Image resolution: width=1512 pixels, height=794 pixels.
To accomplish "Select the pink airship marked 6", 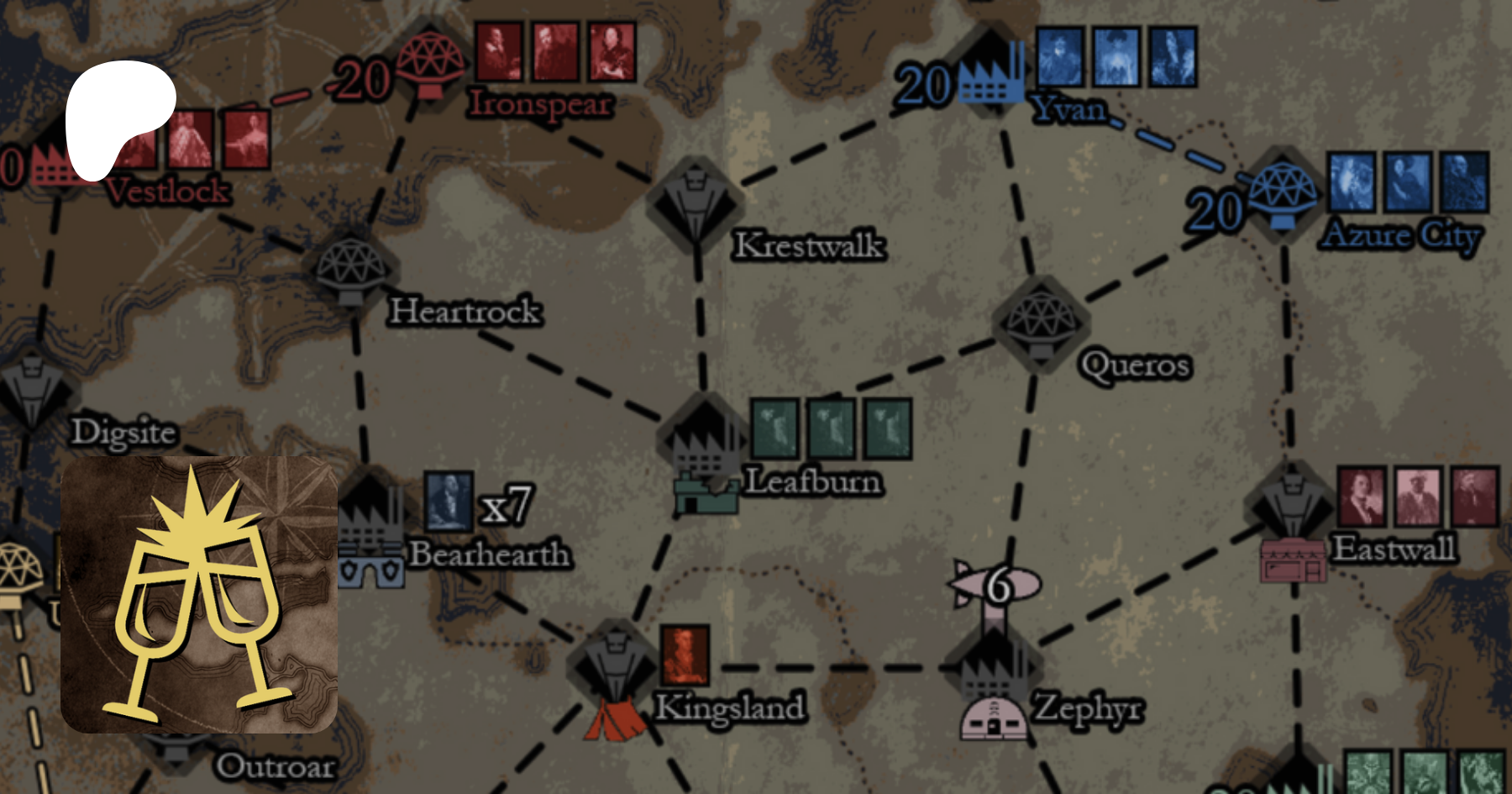I will [x=996, y=584].
